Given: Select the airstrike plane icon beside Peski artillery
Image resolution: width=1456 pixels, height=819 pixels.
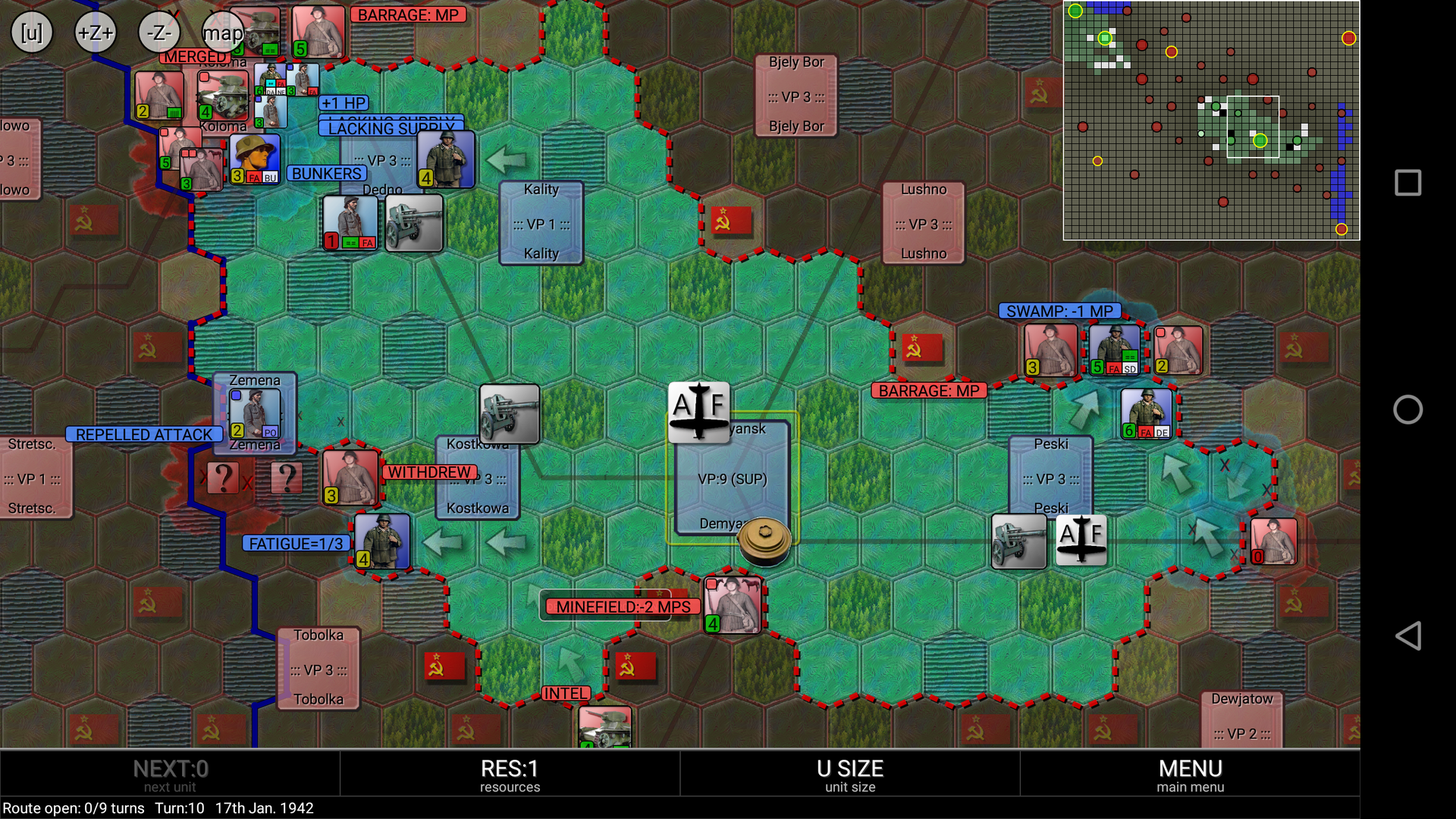Looking at the screenshot, I should click(1083, 541).
